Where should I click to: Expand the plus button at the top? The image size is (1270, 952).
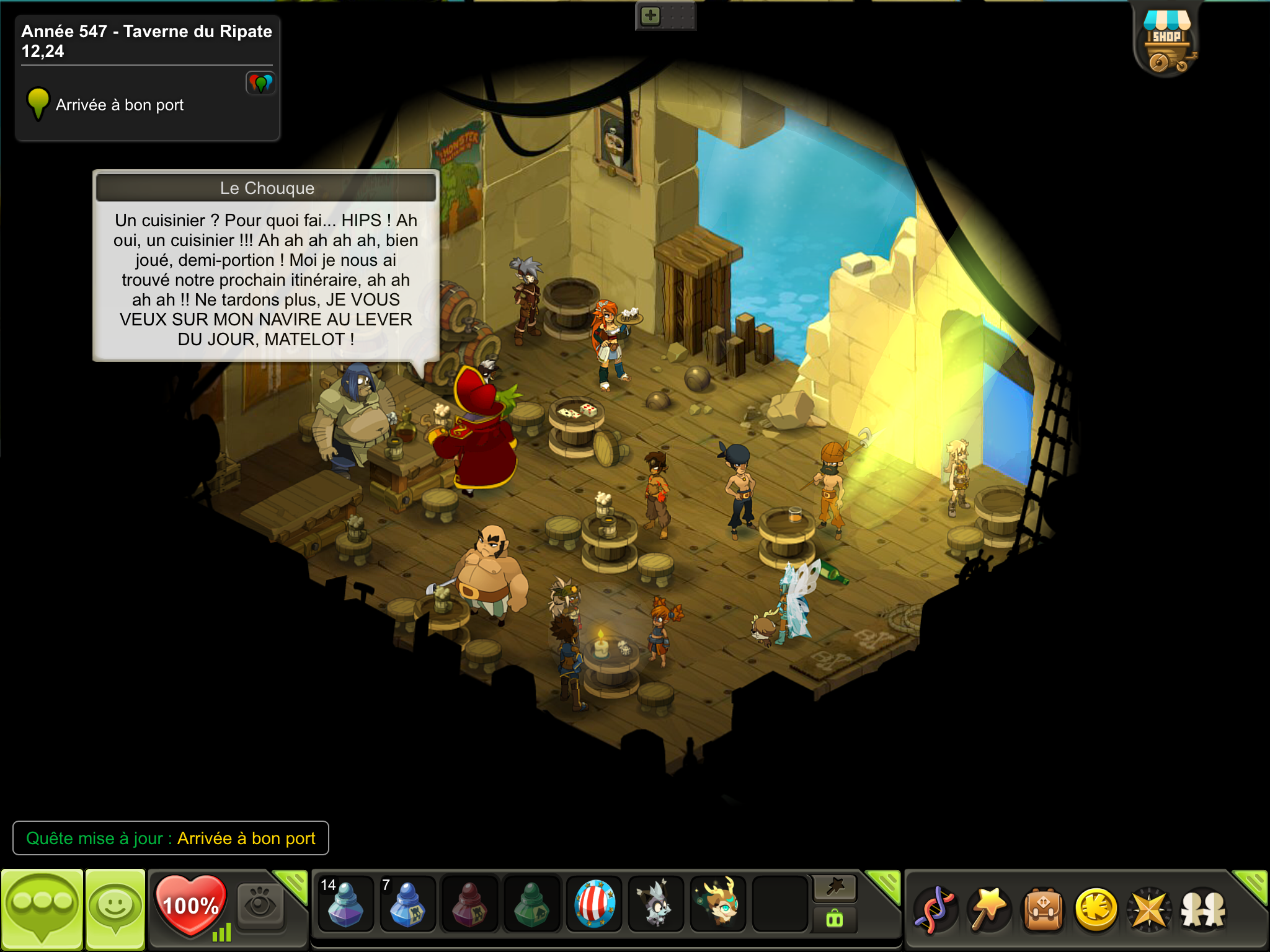click(x=651, y=16)
